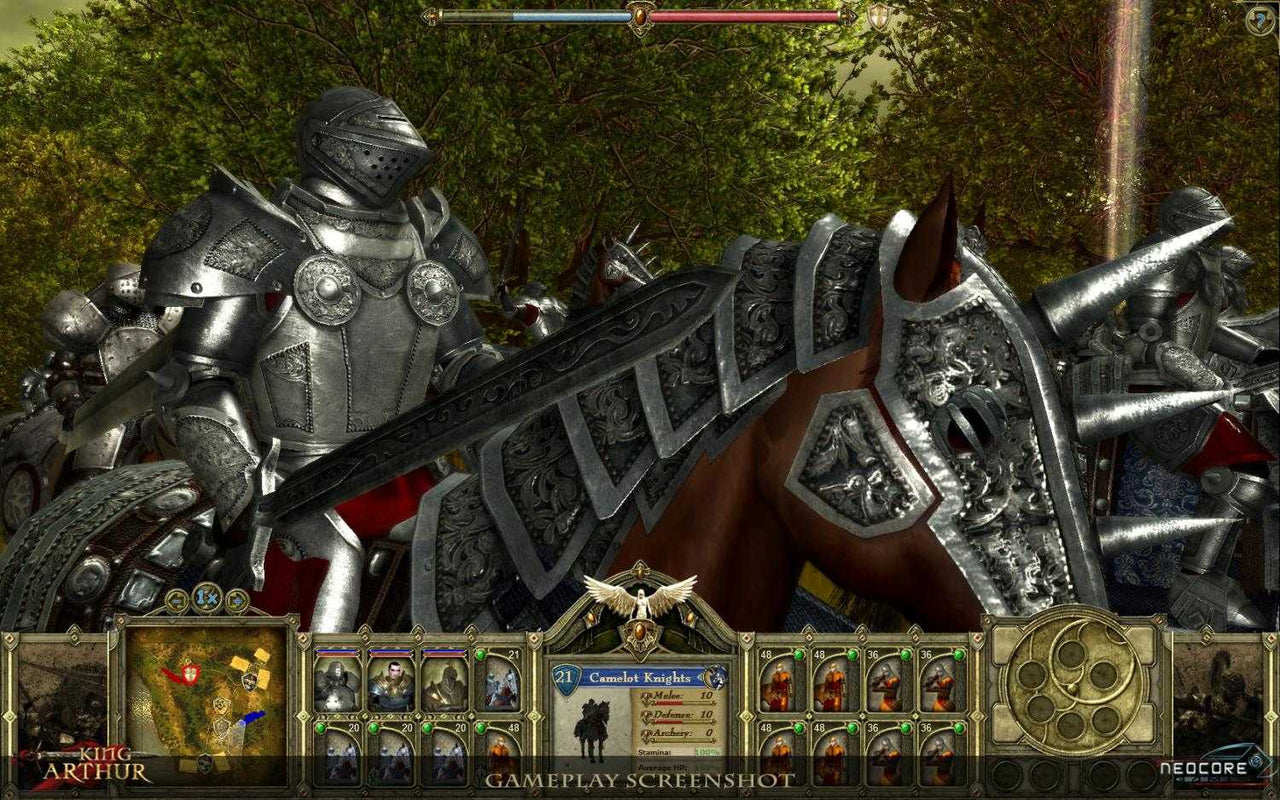The image size is (1280, 800).
Task: Click the left arrow beside the speed control
Action: [x=176, y=601]
